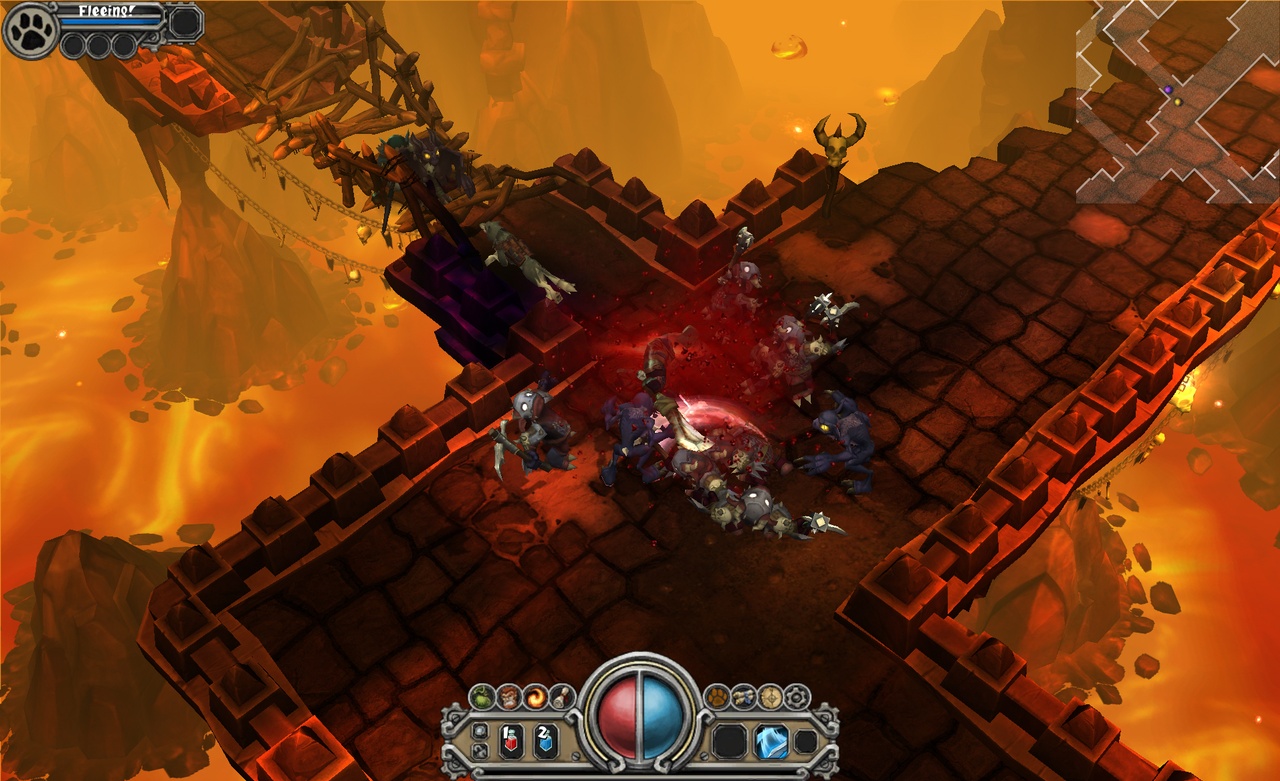
Task: Open the pet inventory armor icon
Action: pos(742,696)
